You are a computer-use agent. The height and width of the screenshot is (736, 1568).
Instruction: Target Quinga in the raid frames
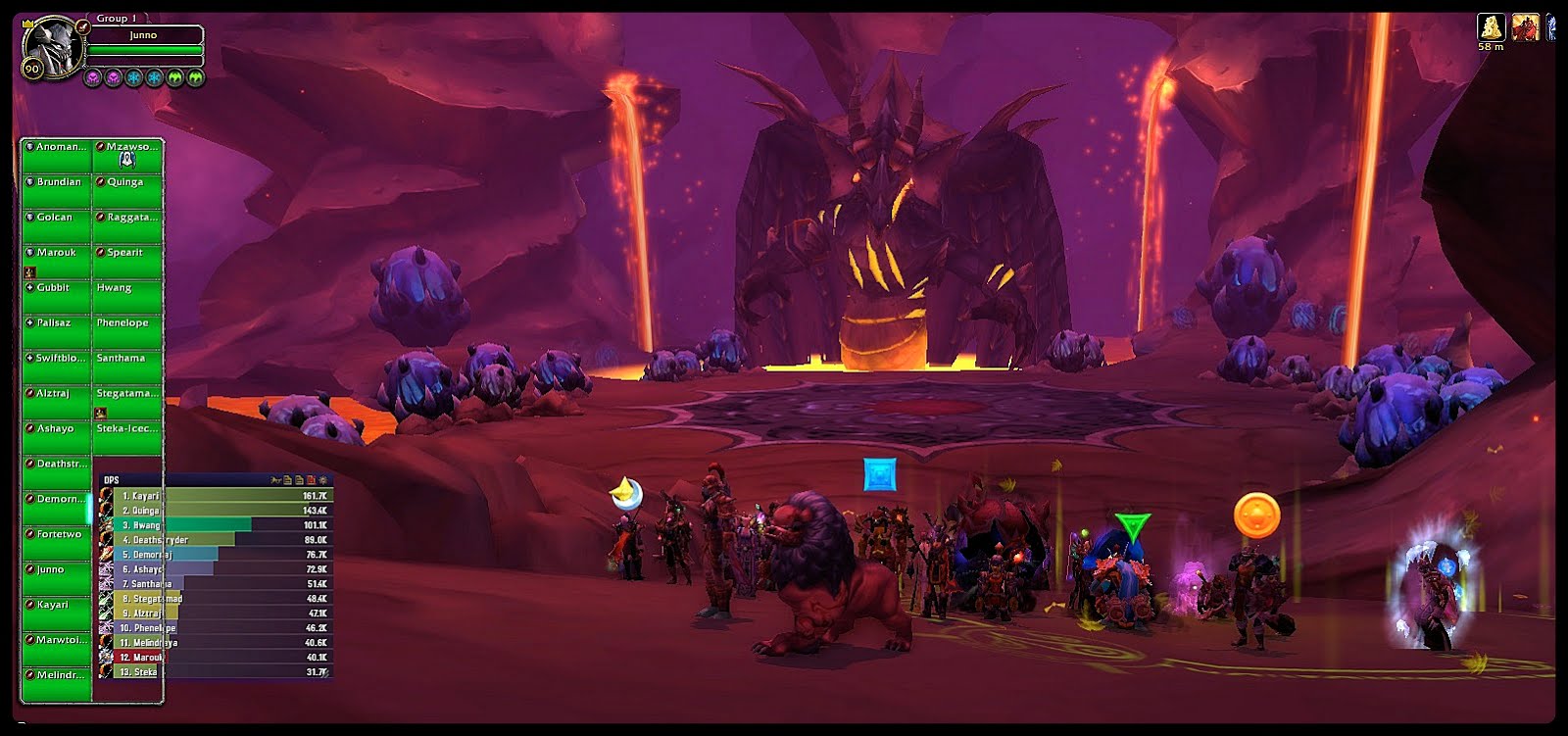point(127,190)
